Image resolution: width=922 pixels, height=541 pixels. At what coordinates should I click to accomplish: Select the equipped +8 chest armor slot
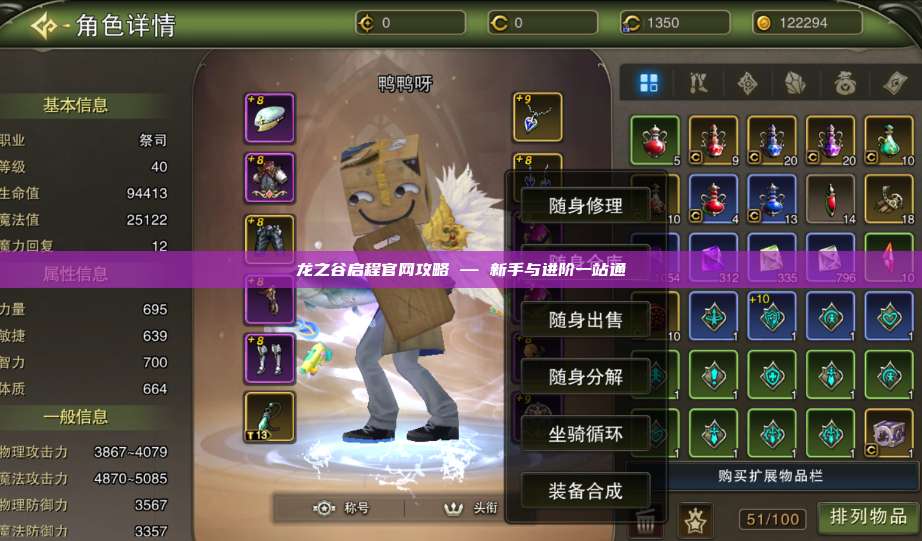(x=270, y=178)
